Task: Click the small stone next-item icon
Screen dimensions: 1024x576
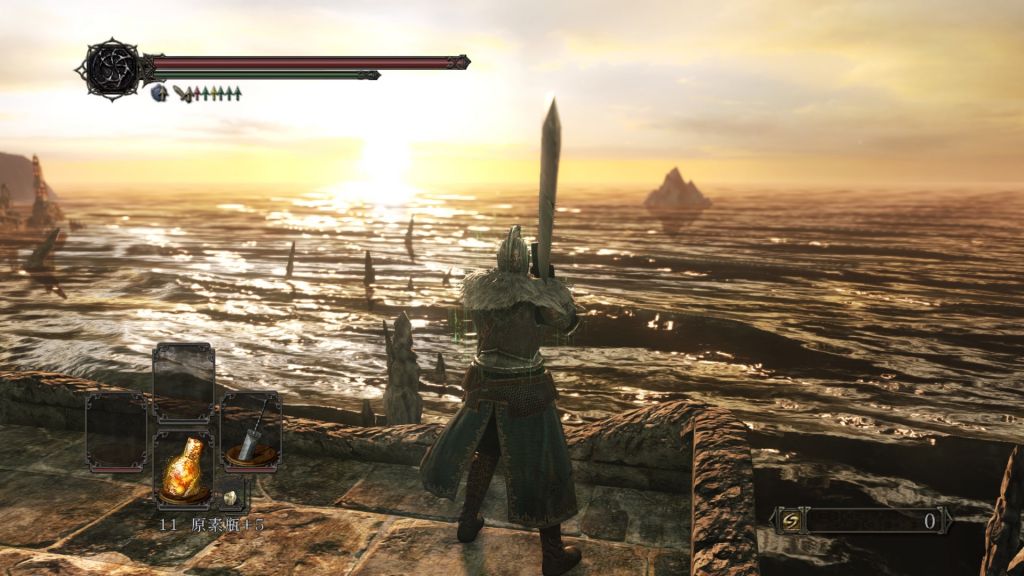Action: (x=230, y=497)
